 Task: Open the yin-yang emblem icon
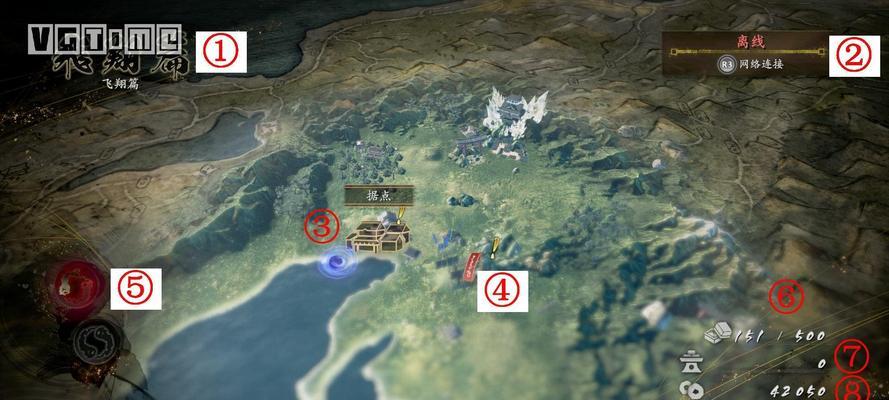tap(97, 343)
